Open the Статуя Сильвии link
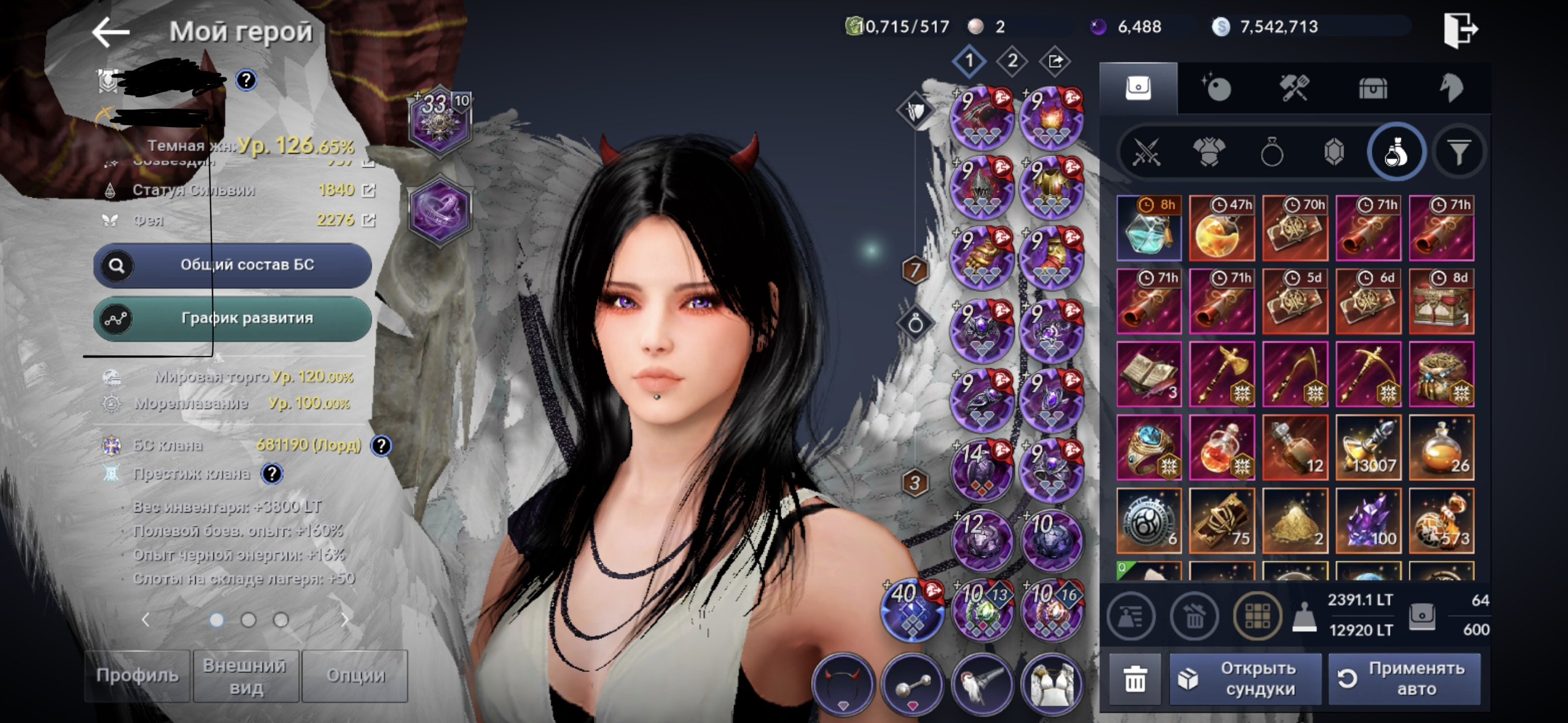 point(368,191)
